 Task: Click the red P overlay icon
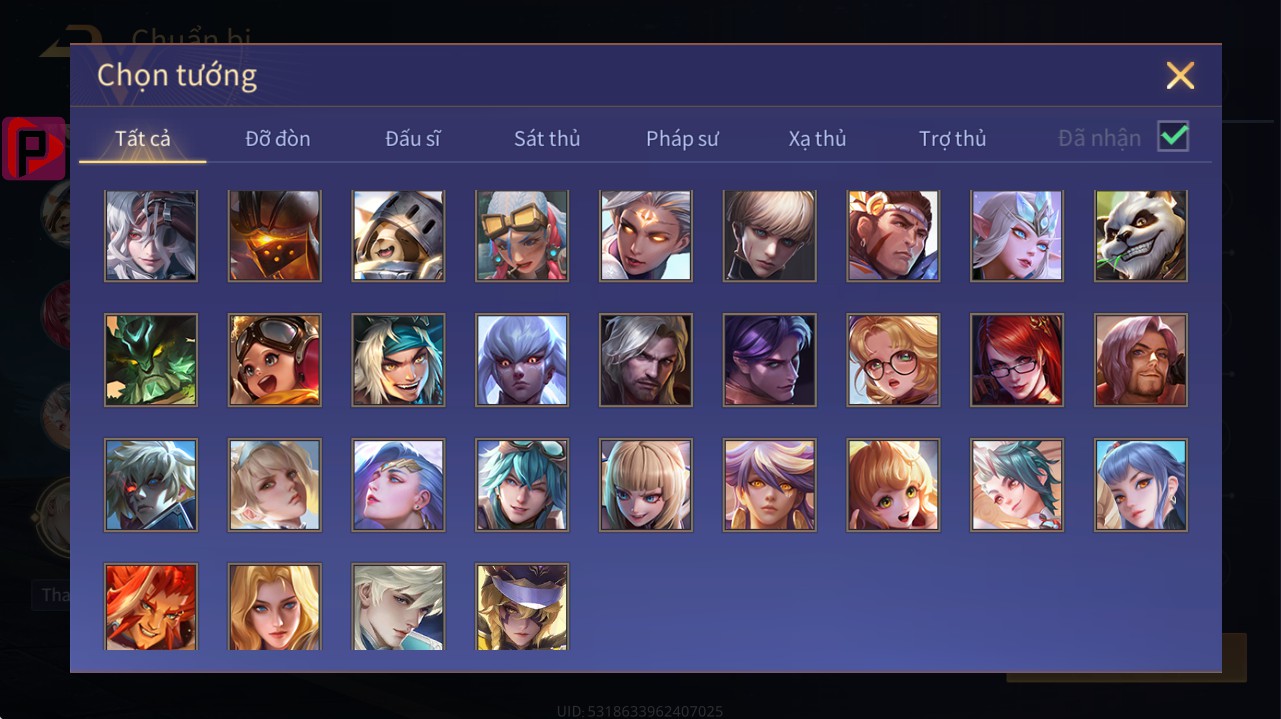tap(34, 149)
